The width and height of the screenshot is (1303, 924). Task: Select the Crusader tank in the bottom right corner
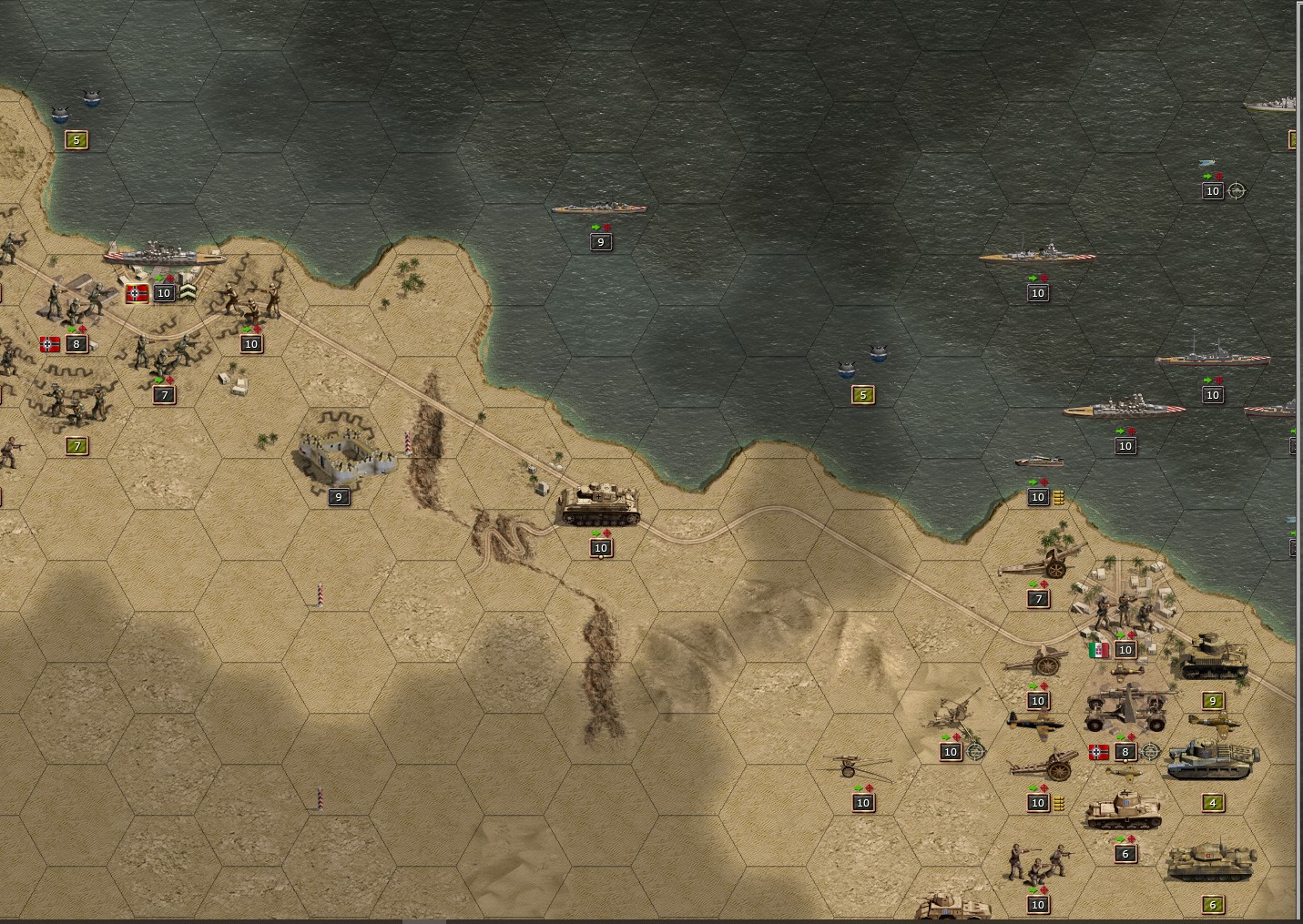click(1212, 862)
